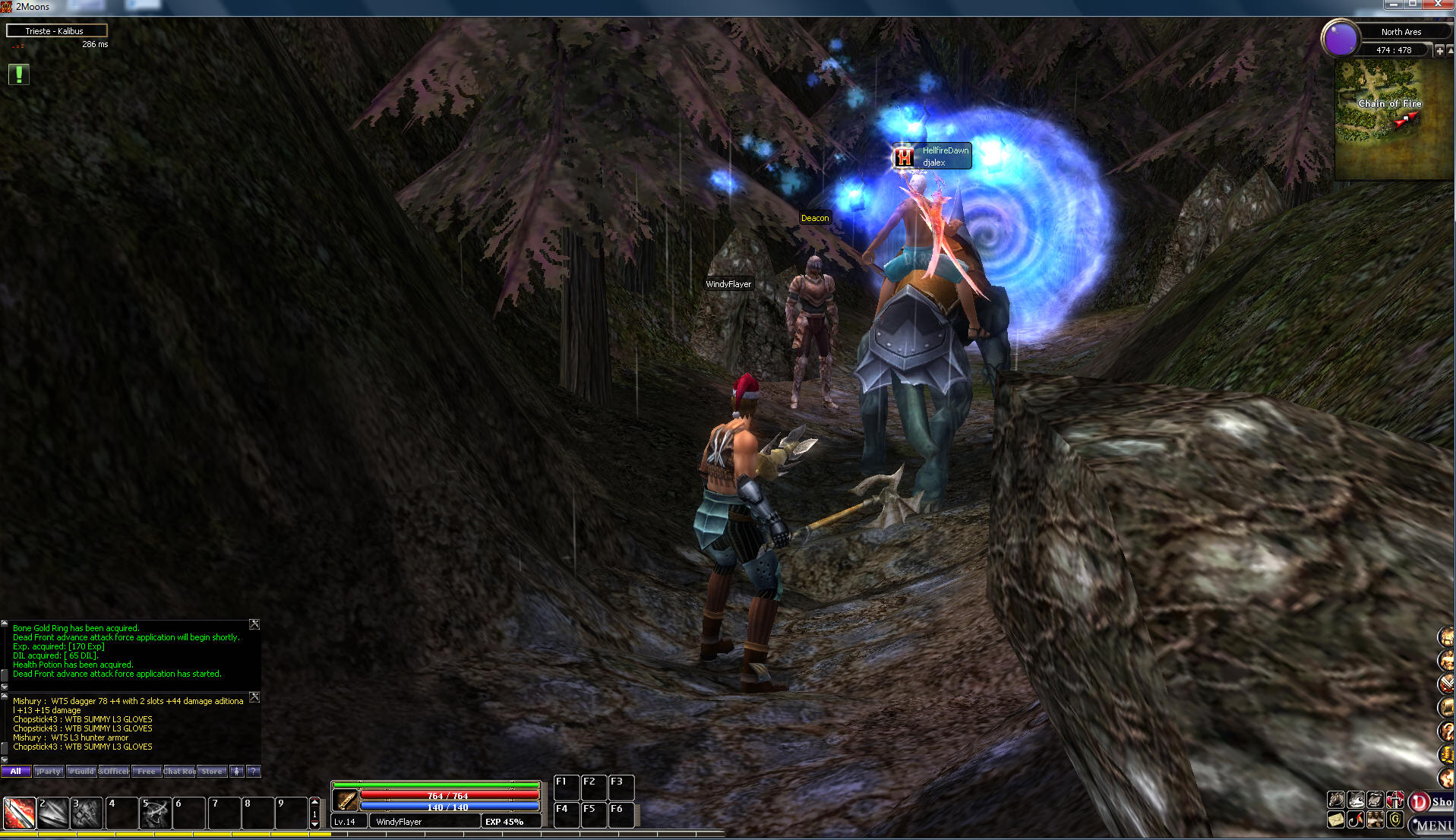
Task: Open the guild shield G icon
Action: (1395, 820)
